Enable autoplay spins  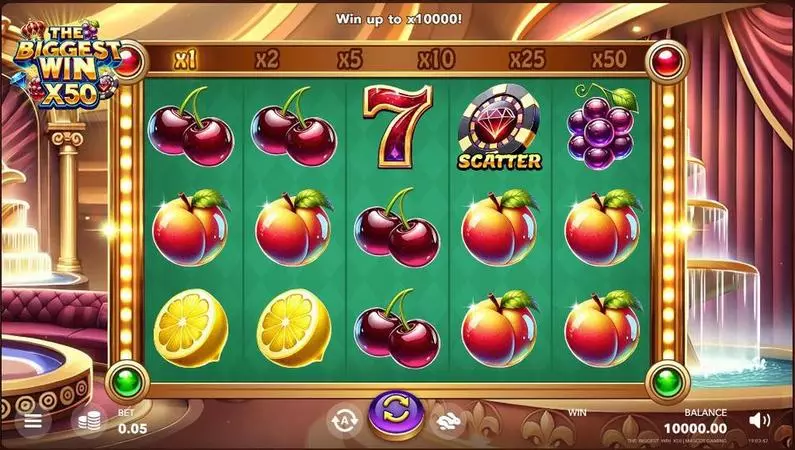[343, 421]
